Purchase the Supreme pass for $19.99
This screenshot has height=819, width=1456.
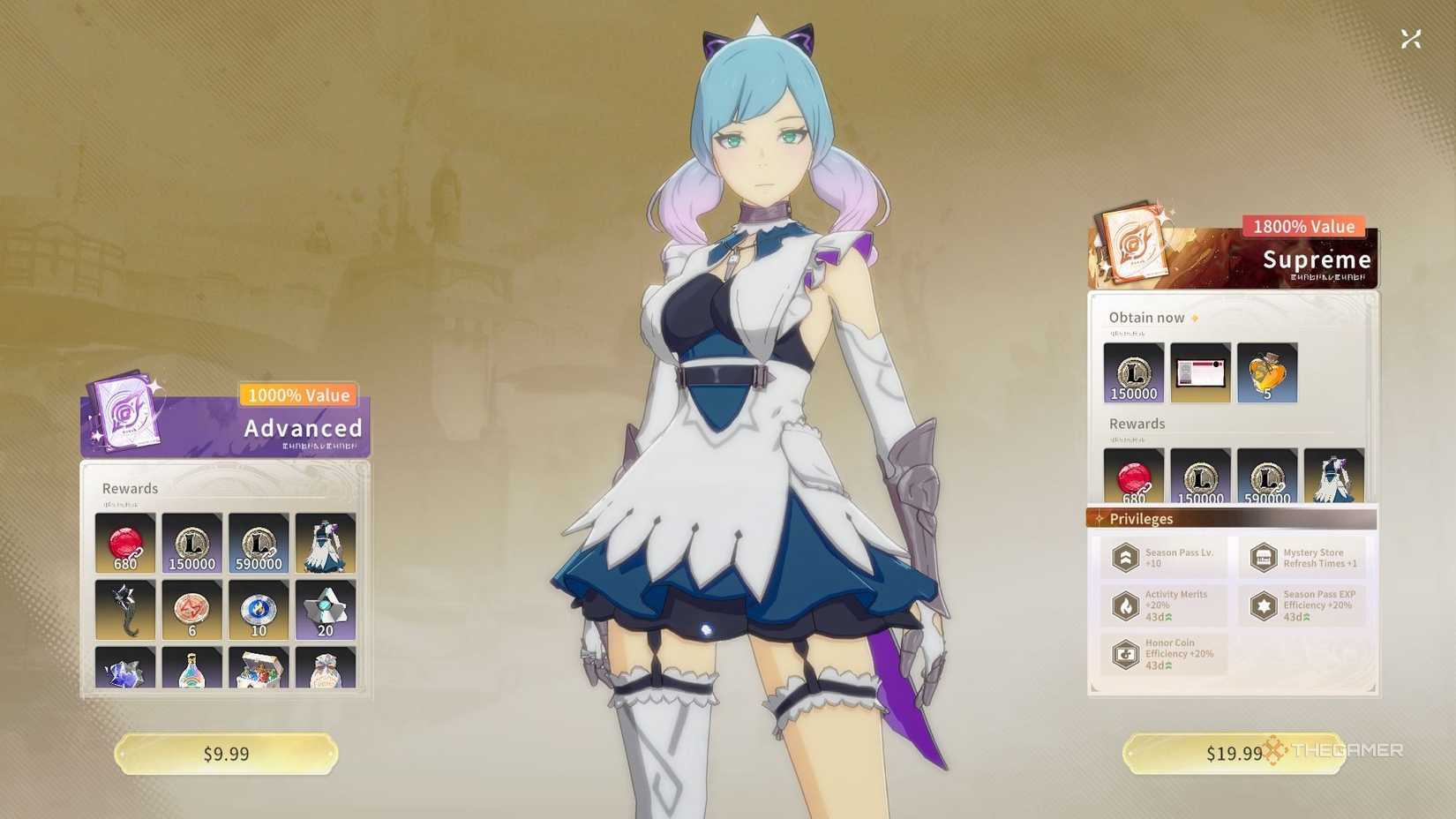pos(1233,754)
